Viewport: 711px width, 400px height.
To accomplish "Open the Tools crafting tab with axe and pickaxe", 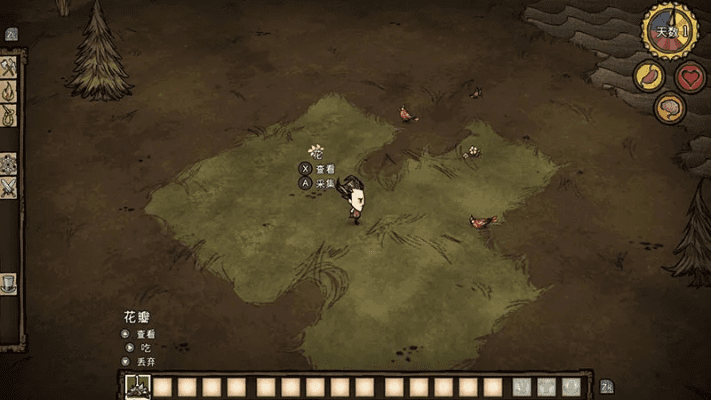I will pyautogui.click(x=9, y=67).
